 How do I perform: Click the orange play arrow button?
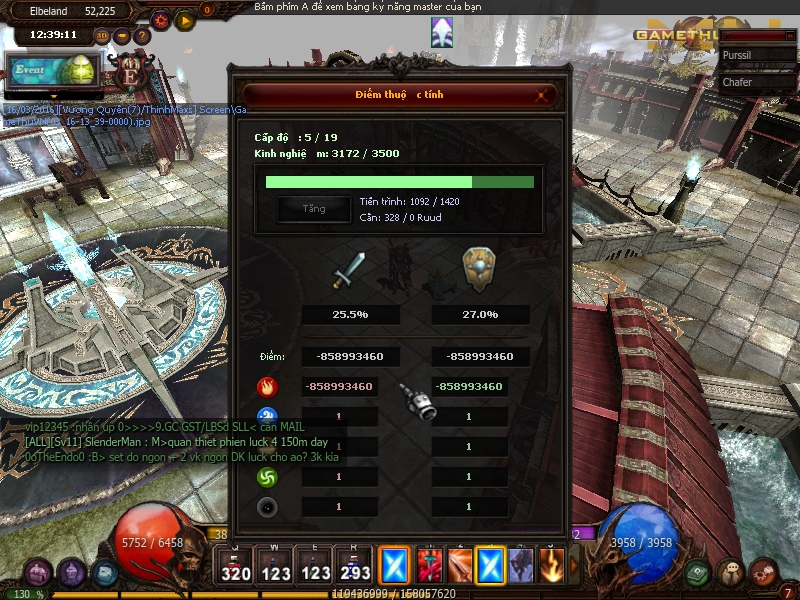(184, 19)
